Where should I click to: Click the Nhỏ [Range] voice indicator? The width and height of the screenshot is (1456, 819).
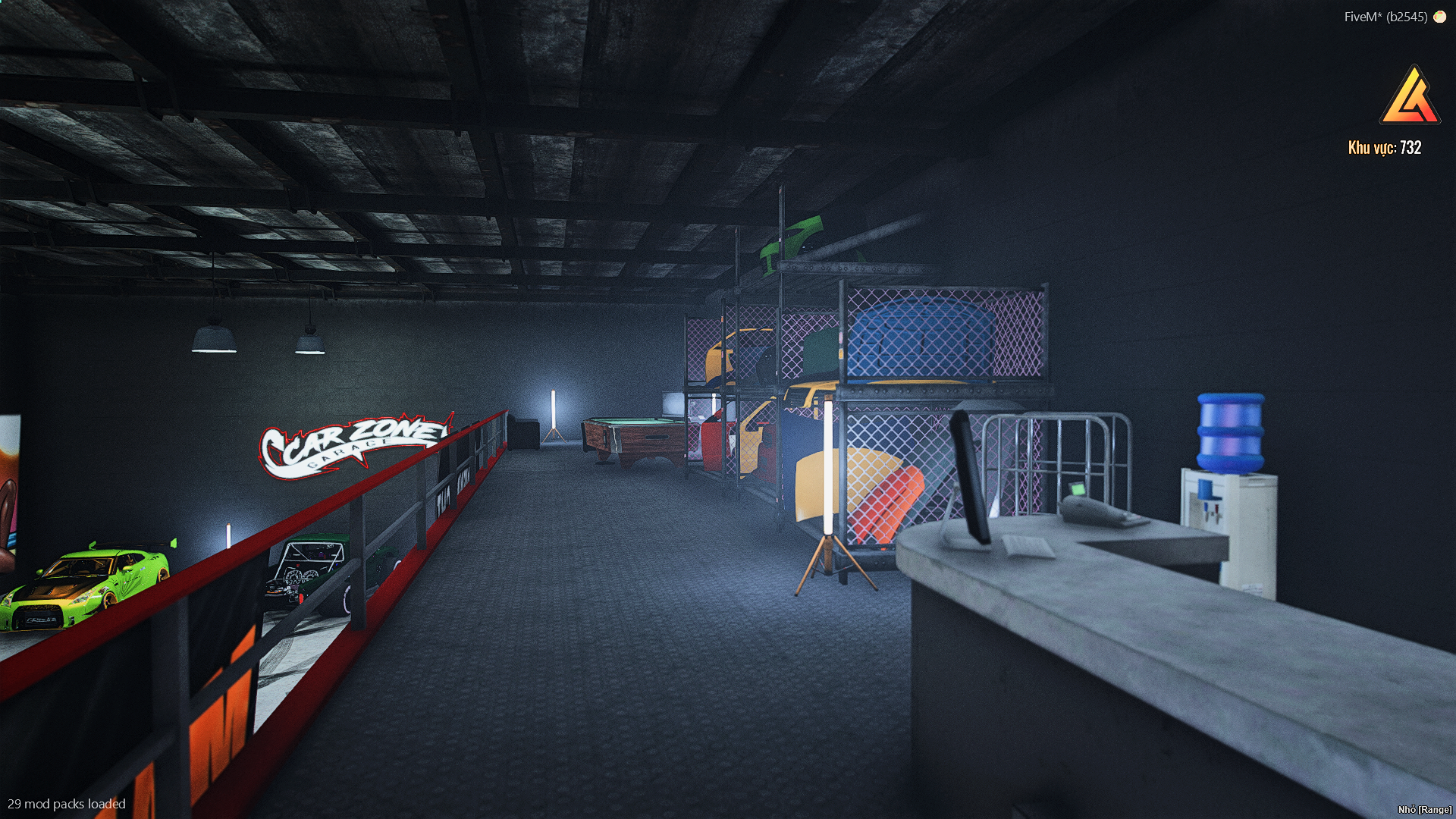tap(1424, 809)
